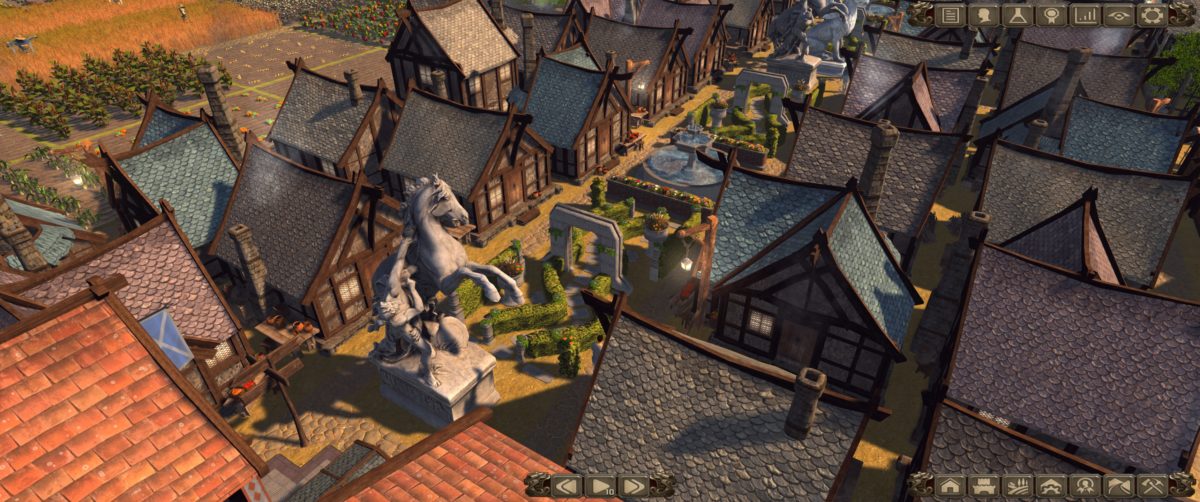1200x502 pixels.
Task: Show the award ribbon panel
Action: point(1051,15)
